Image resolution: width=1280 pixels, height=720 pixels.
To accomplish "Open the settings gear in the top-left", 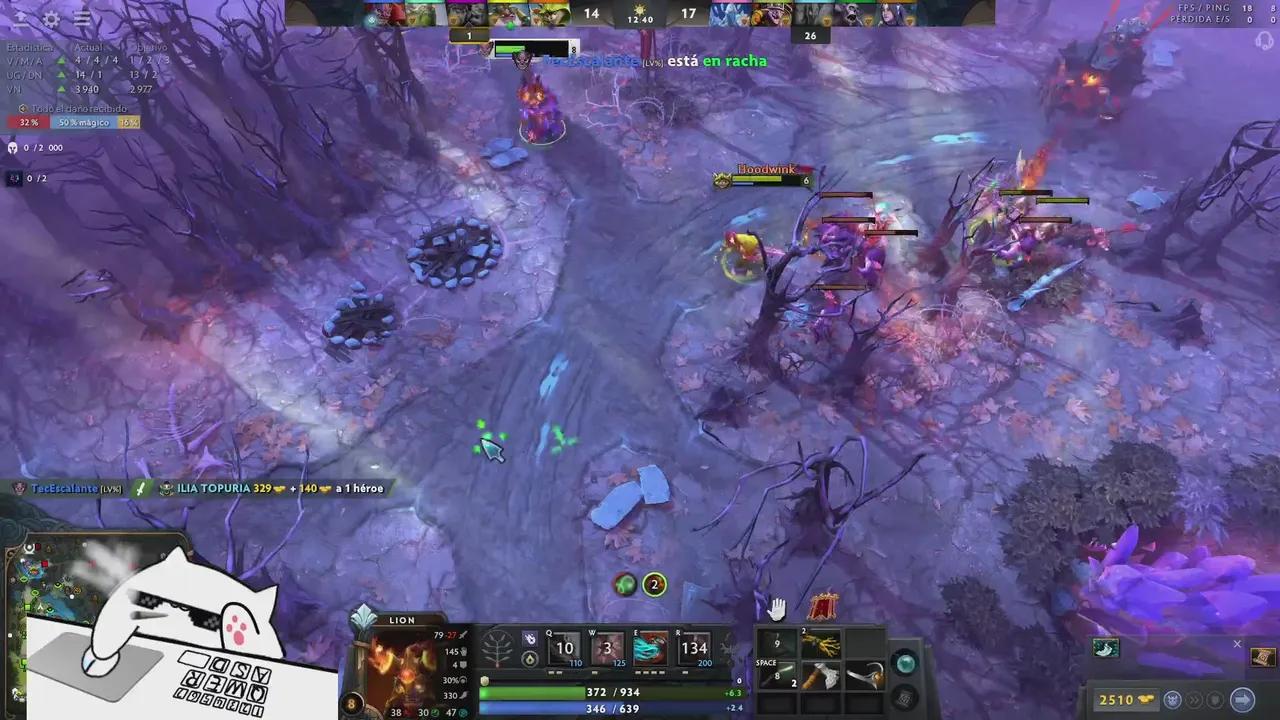I will (x=49, y=20).
